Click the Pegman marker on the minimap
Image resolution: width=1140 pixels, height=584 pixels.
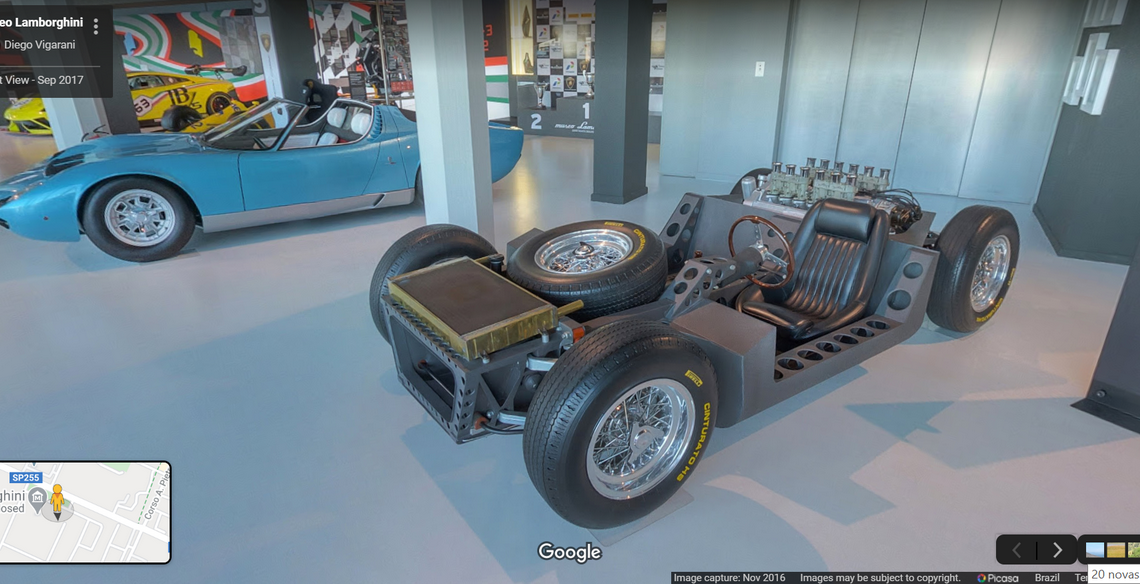click(57, 499)
